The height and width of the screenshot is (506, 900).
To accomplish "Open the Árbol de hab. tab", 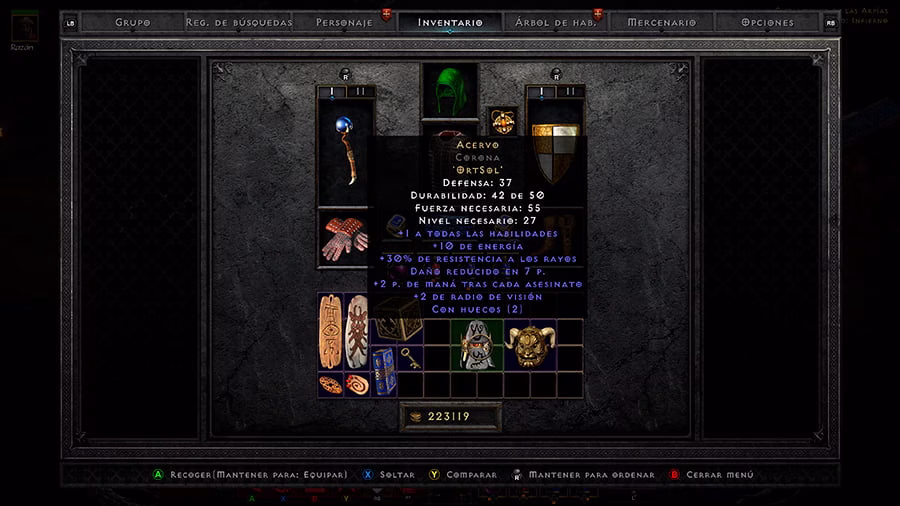I will [x=555, y=22].
